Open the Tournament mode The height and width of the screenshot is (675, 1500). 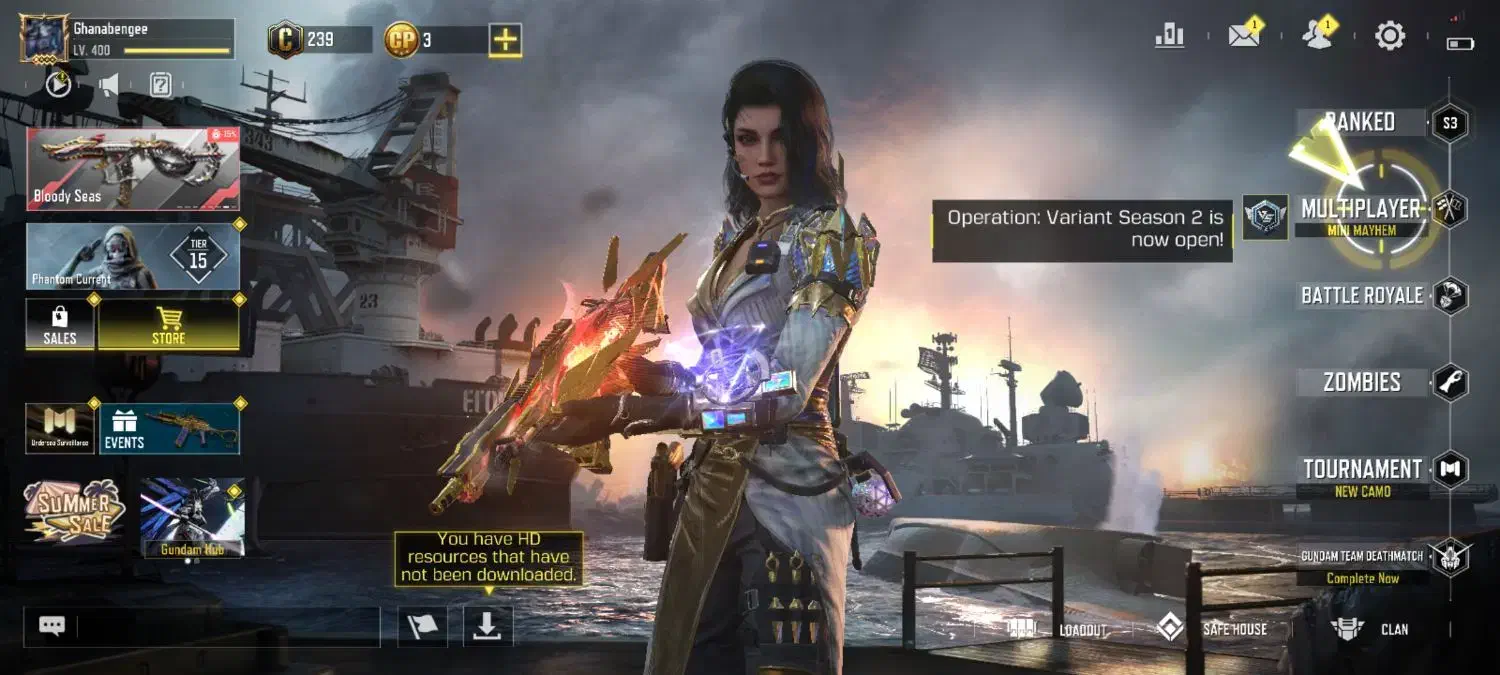pos(1362,470)
